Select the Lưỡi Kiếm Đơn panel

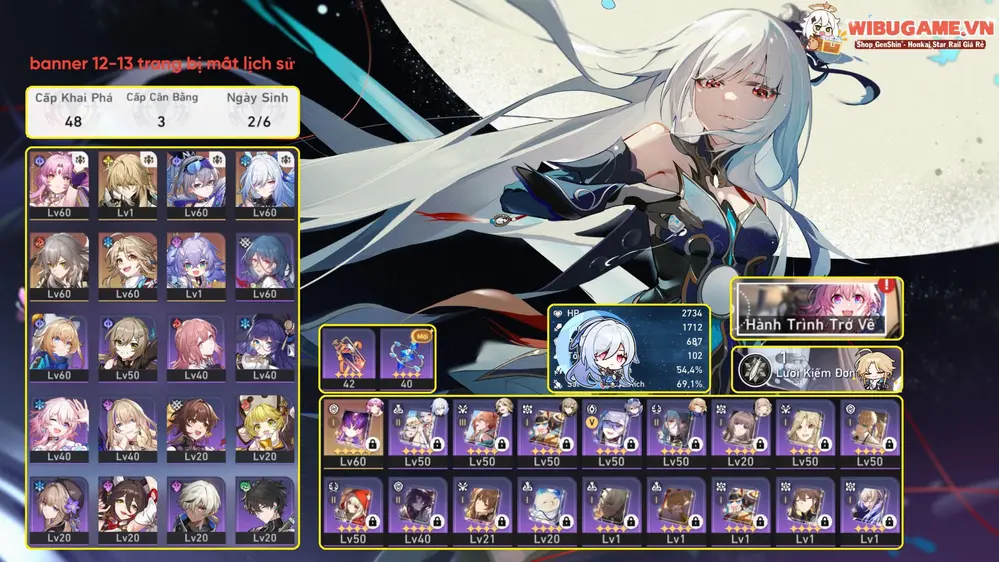(817, 369)
